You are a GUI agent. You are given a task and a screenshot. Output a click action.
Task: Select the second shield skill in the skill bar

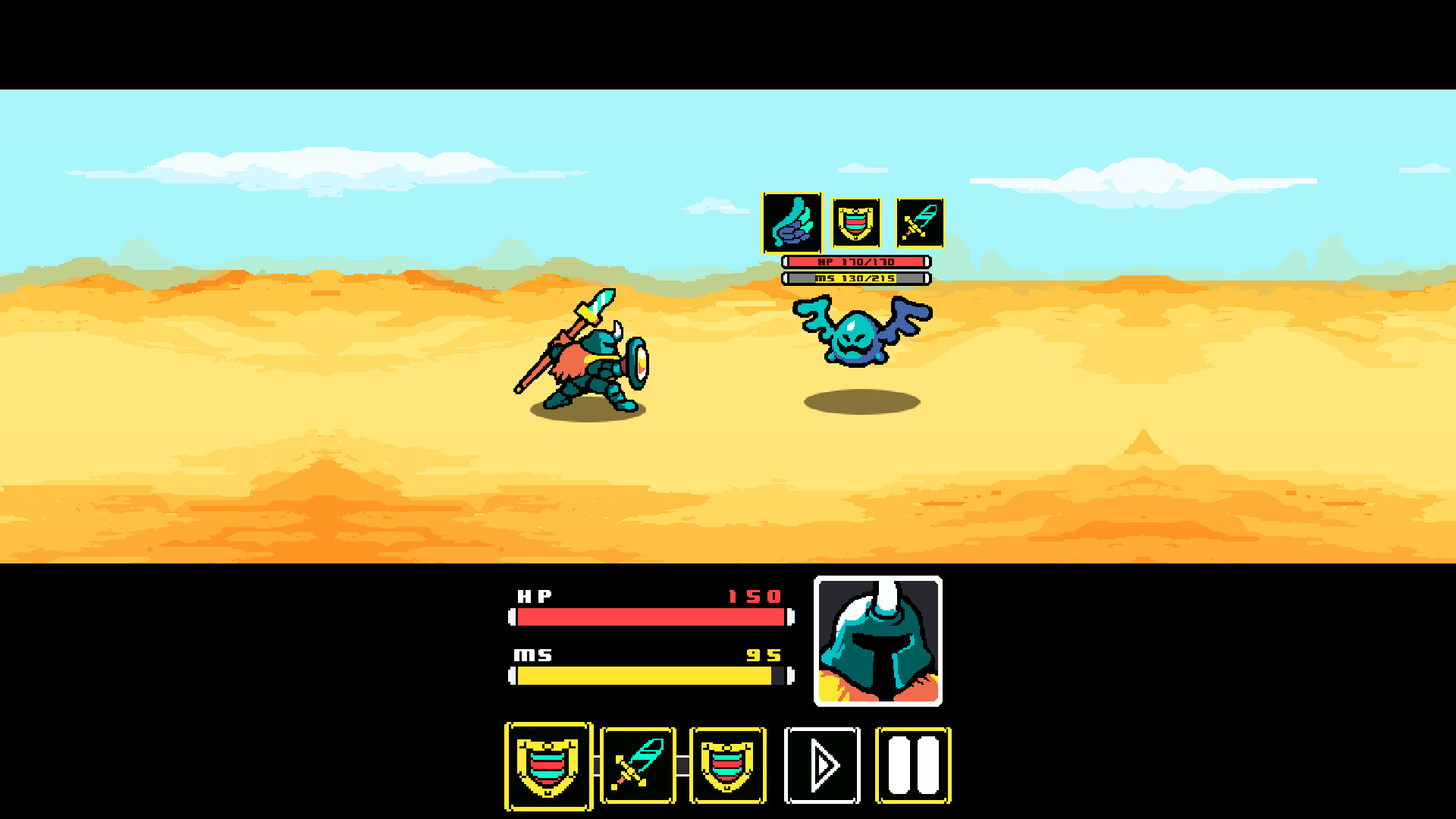(727, 764)
